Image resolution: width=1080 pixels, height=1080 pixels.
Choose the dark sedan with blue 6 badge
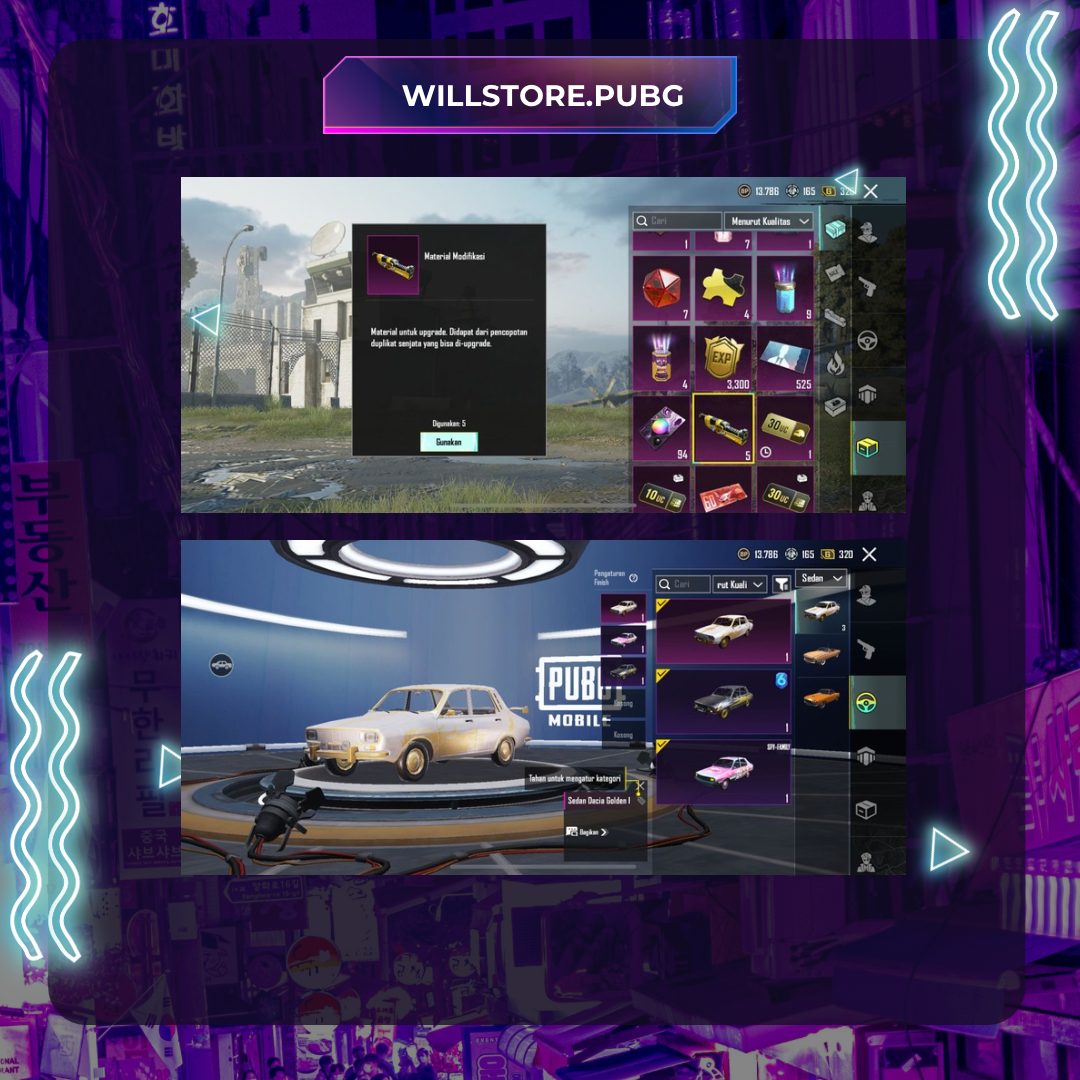(723, 701)
